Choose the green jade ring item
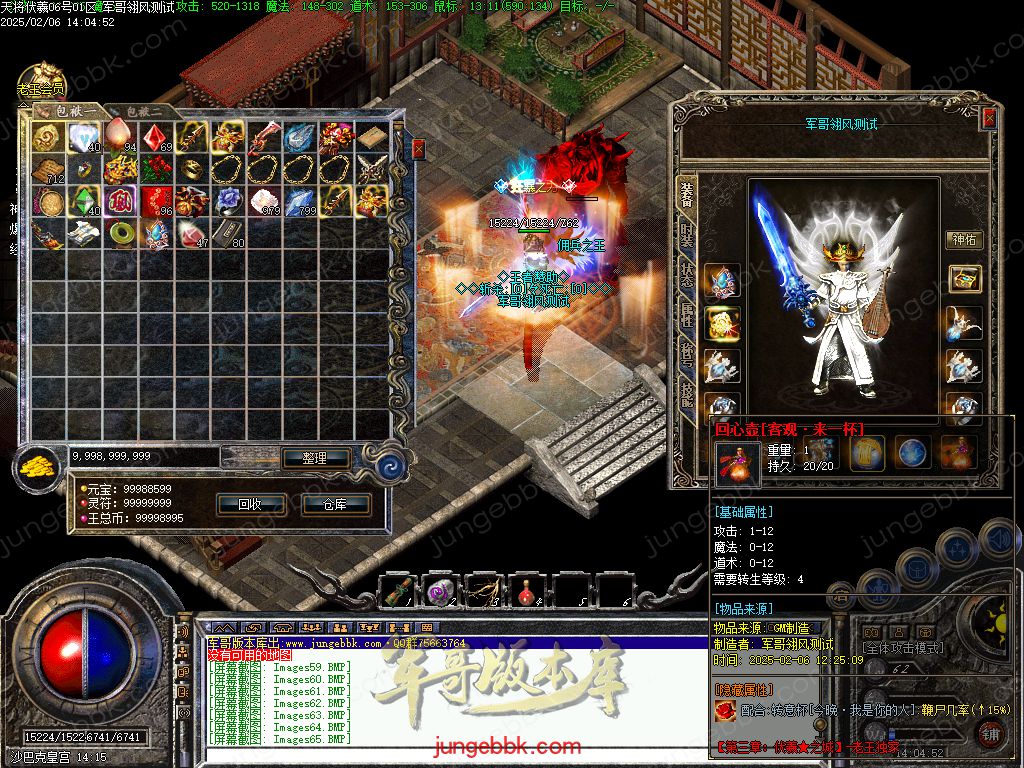 click(119, 232)
